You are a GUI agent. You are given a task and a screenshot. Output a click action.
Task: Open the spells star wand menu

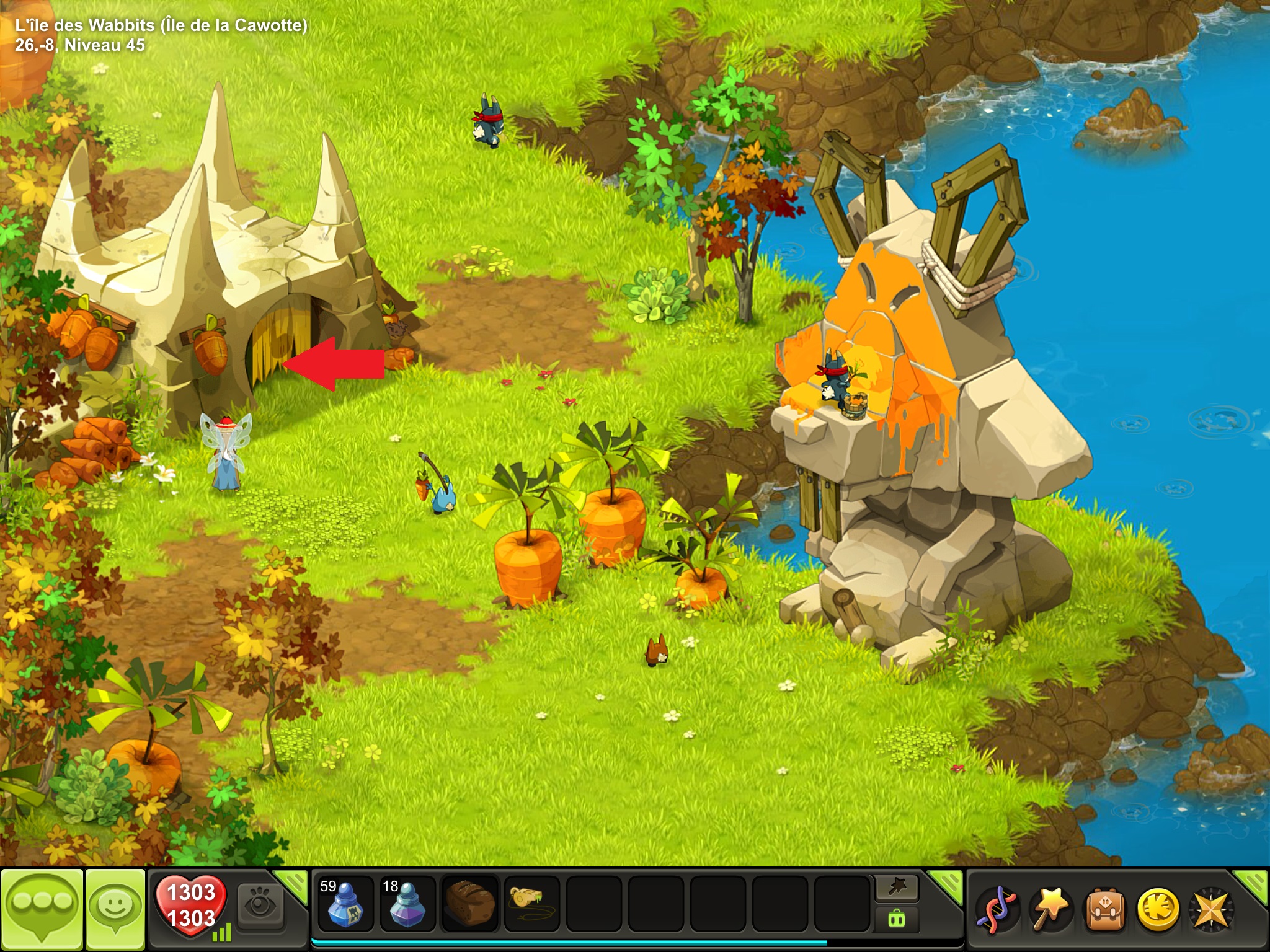[x=1050, y=910]
